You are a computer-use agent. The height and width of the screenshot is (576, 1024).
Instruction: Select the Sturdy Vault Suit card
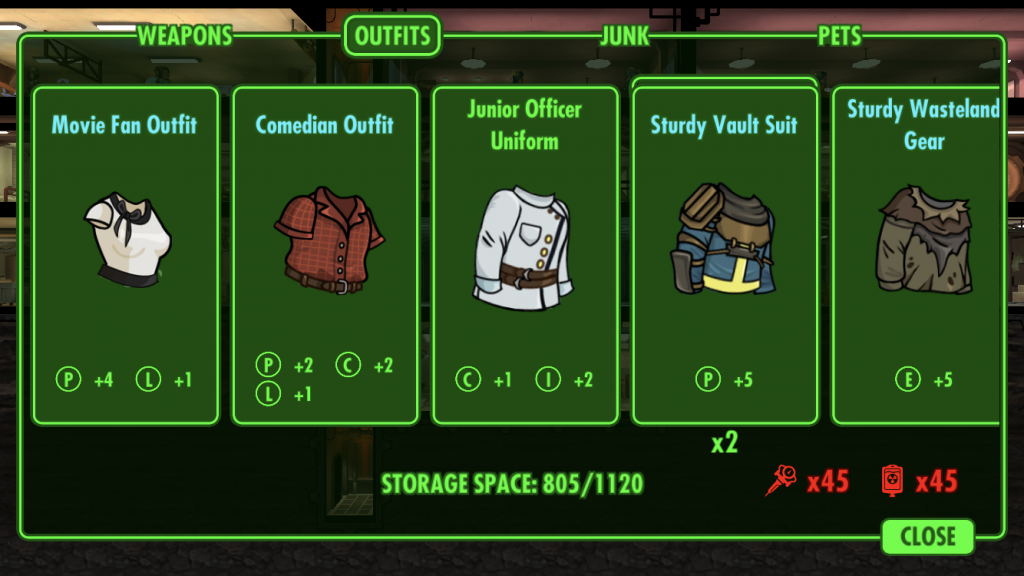[725, 255]
